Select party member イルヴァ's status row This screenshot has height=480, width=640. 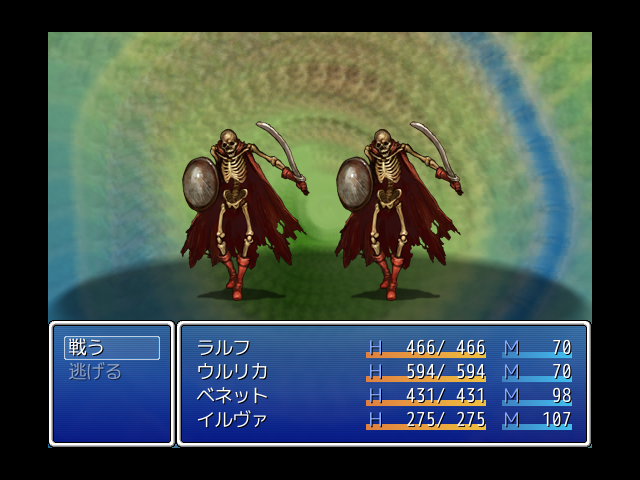point(383,420)
